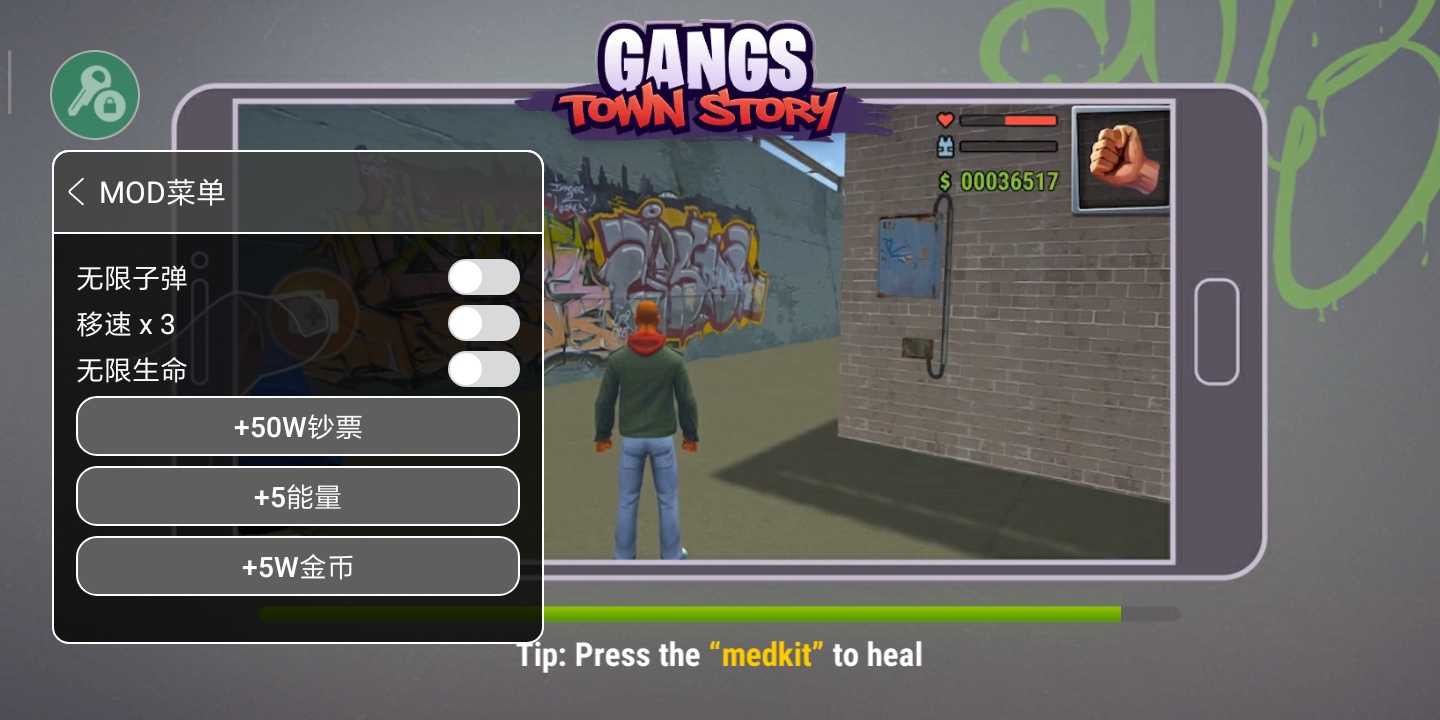
Task: Choose the +5W金币 button
Action: pos(298,567)
